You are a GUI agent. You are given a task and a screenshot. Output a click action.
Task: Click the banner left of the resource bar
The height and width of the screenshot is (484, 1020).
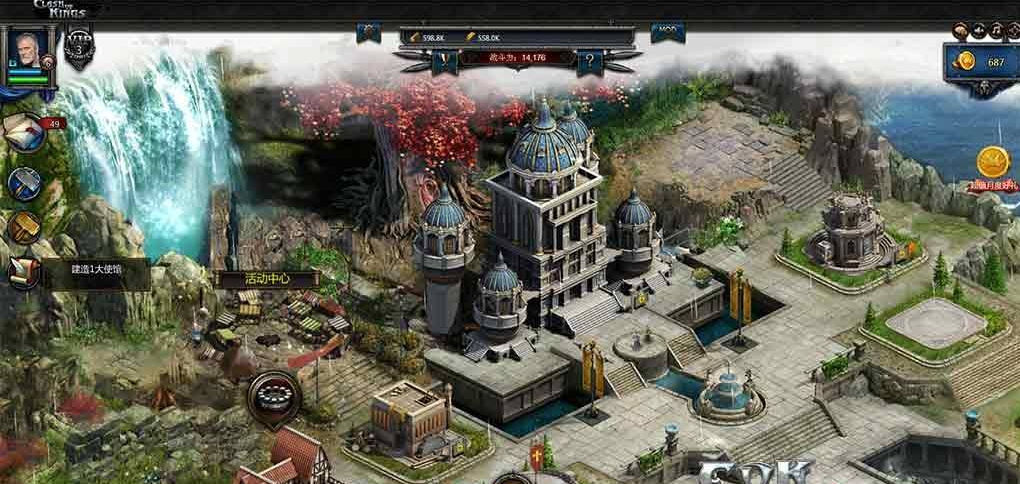point(369,32)
